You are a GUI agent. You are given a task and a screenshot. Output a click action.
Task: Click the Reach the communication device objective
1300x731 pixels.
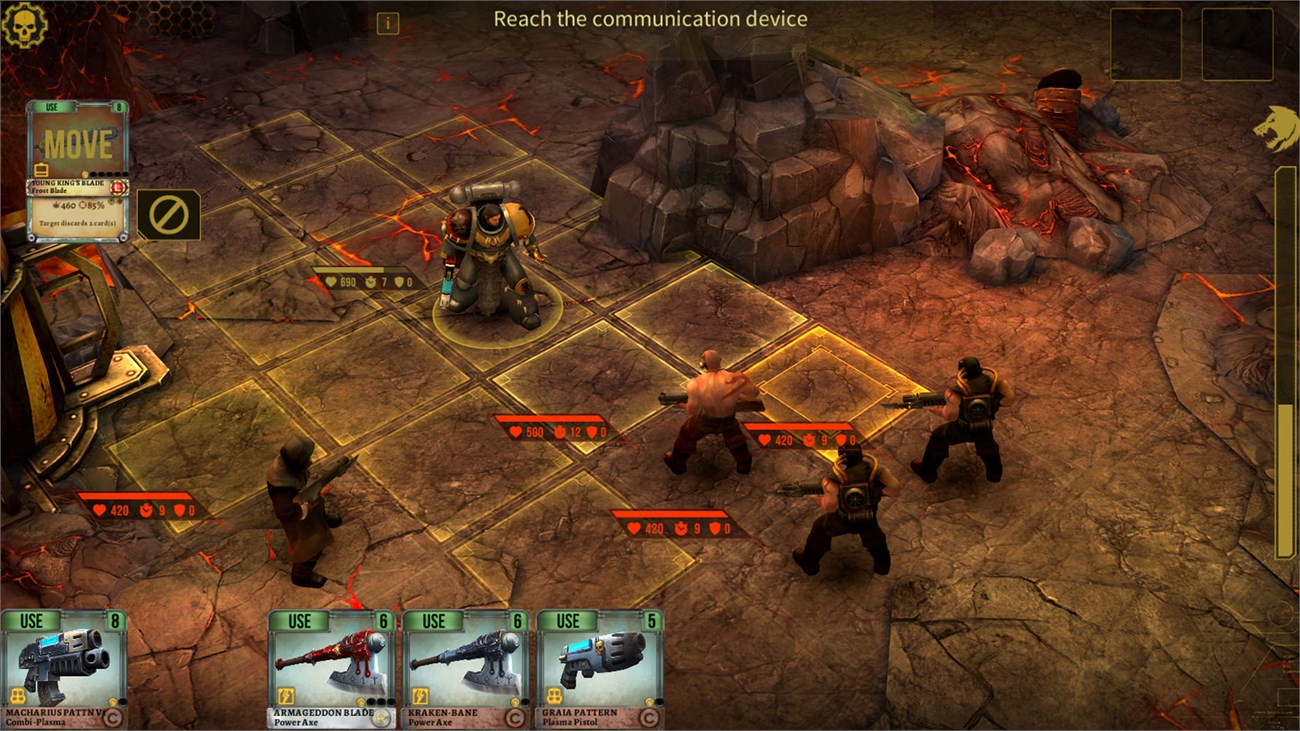point(650,18)
